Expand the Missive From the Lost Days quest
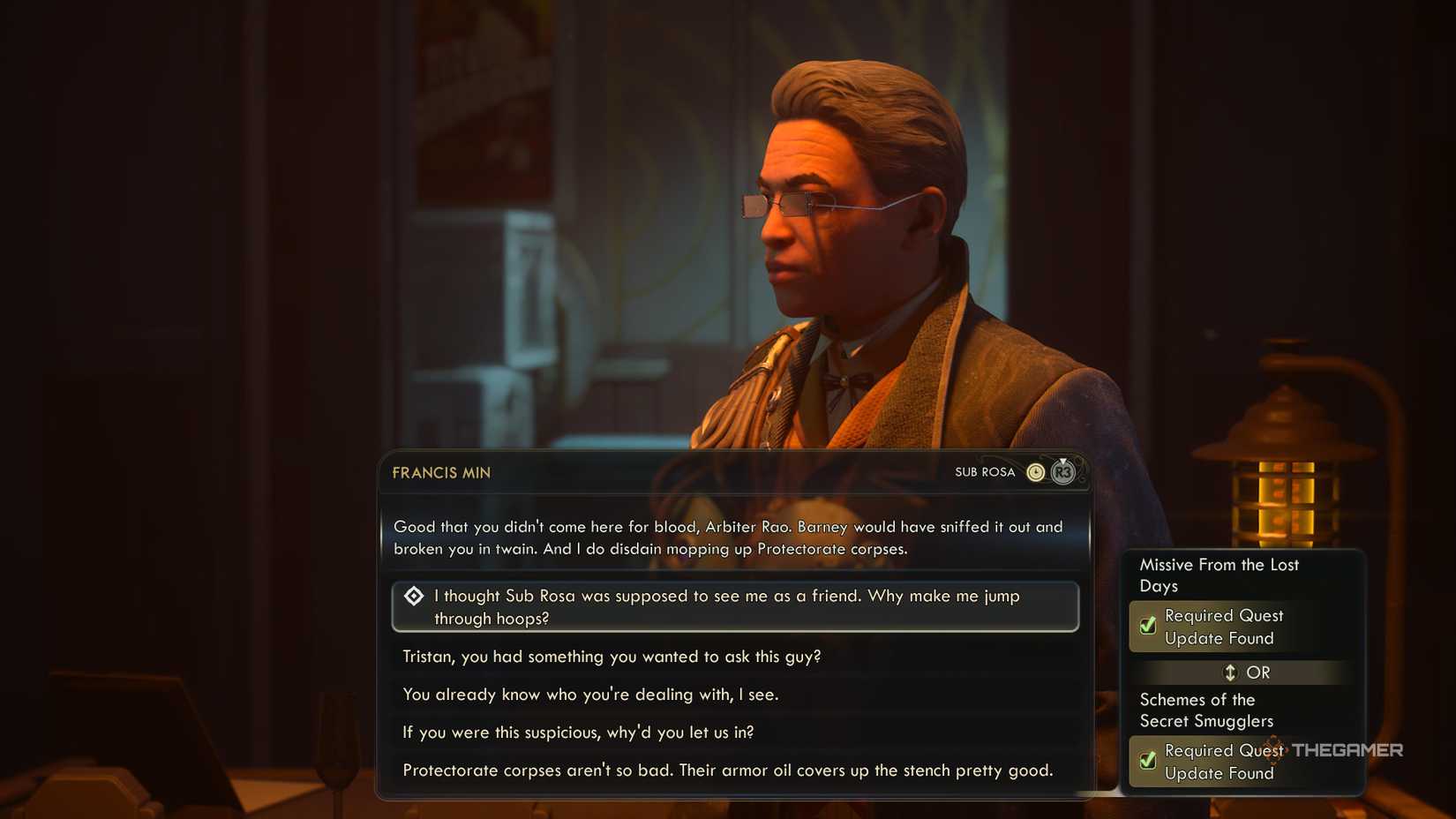This screenshot has width=1456, height=819. coord(1220,575)
